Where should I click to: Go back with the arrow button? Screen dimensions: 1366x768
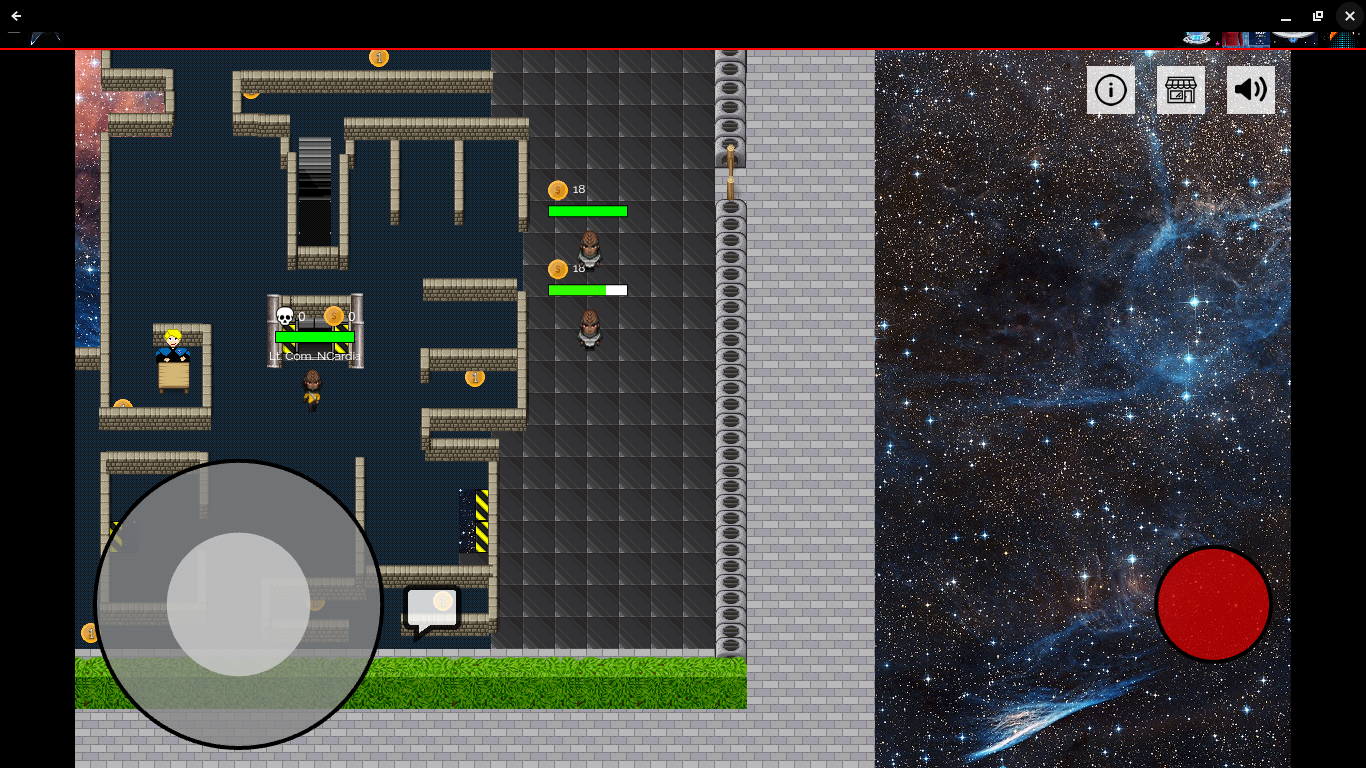16,16
